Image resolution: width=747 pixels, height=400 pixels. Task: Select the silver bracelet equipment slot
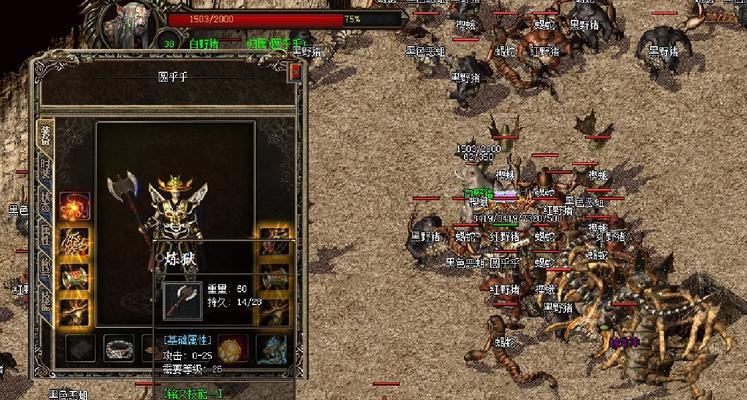(121, 348)
